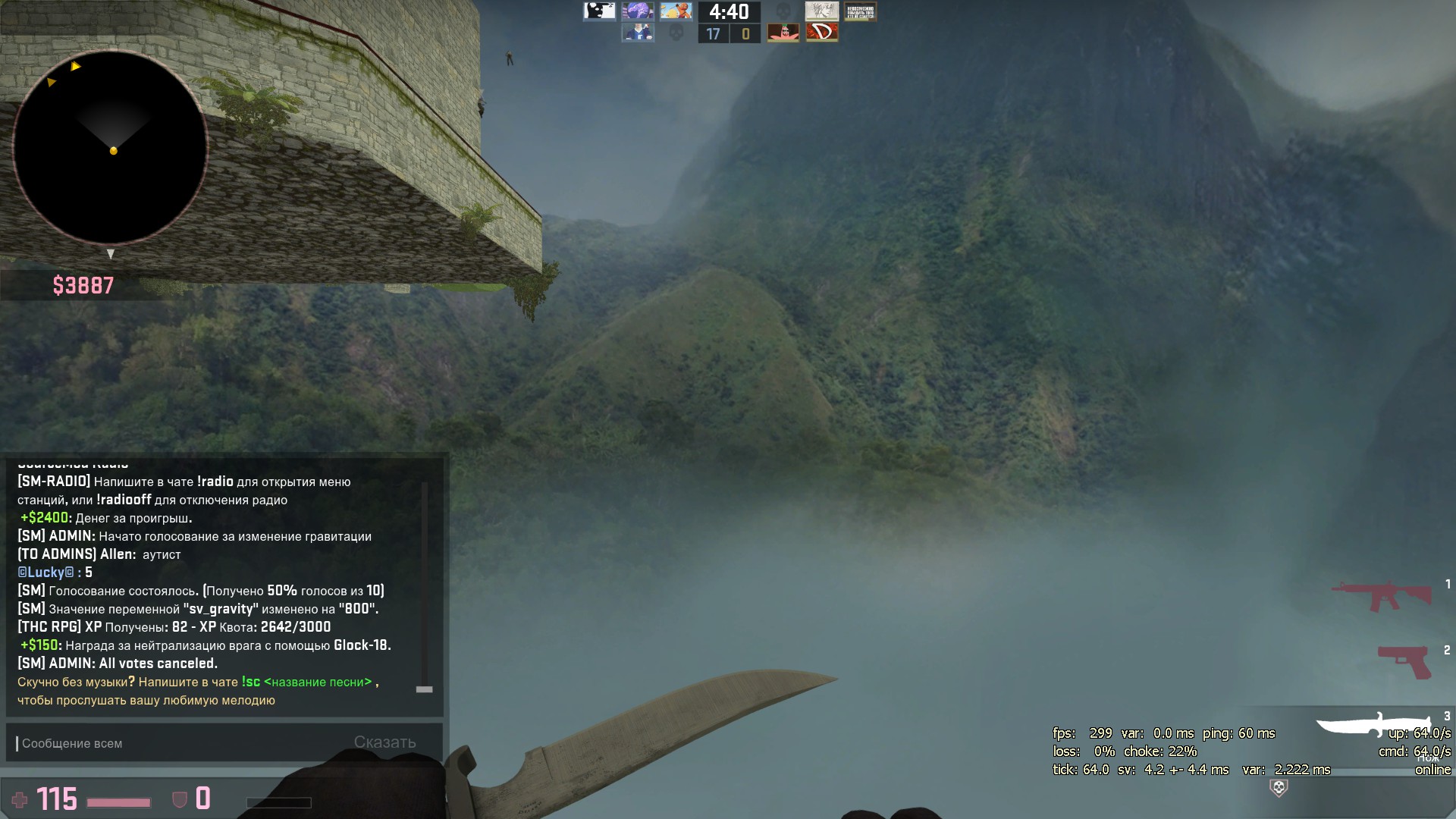The image size is (1456, 819).
Task: Click the chat log scrollbar handle
Action: tap(425, 689)
